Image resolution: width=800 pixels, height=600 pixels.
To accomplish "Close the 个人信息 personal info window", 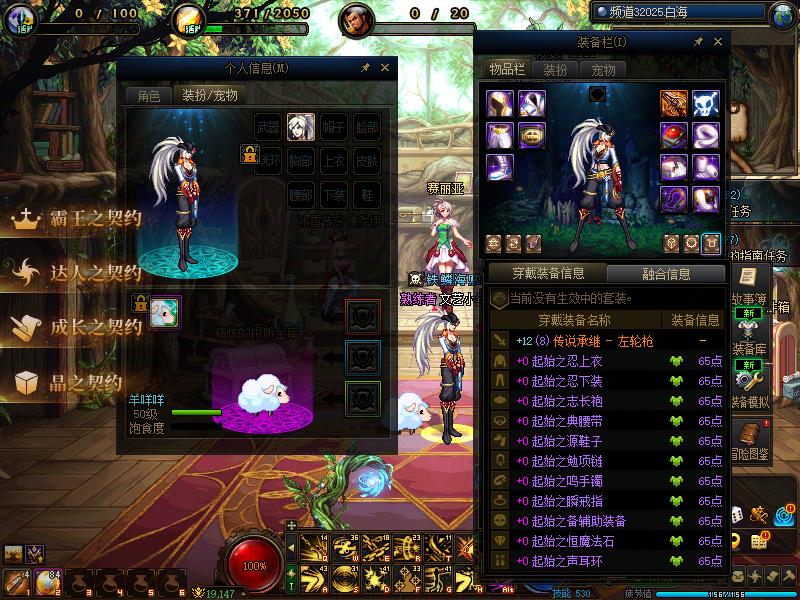I will coord(384,68).
